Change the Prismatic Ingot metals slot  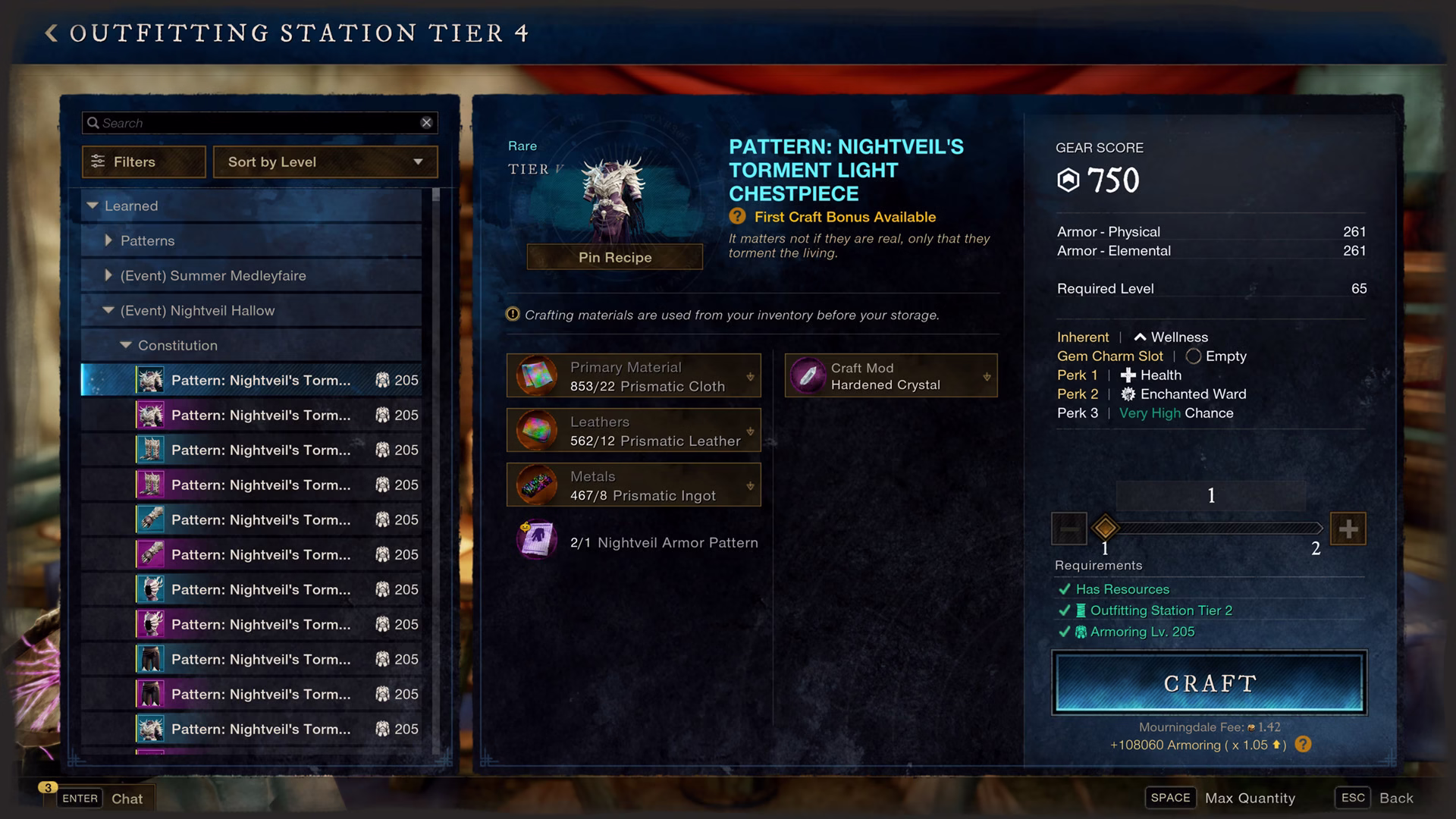(633, 485)
